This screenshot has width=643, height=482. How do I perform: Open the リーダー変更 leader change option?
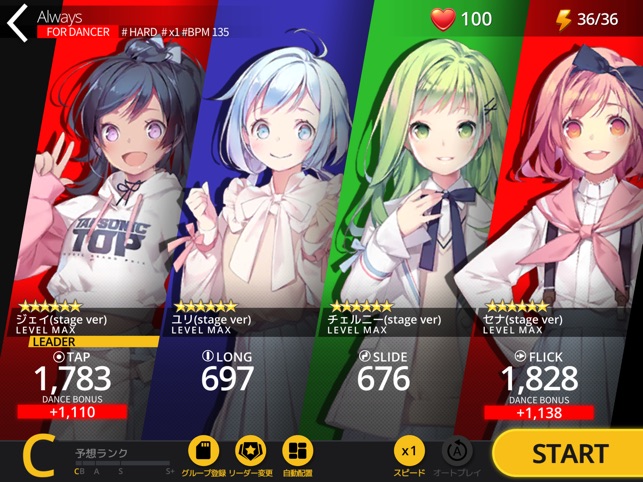click(x=251, y=452)
